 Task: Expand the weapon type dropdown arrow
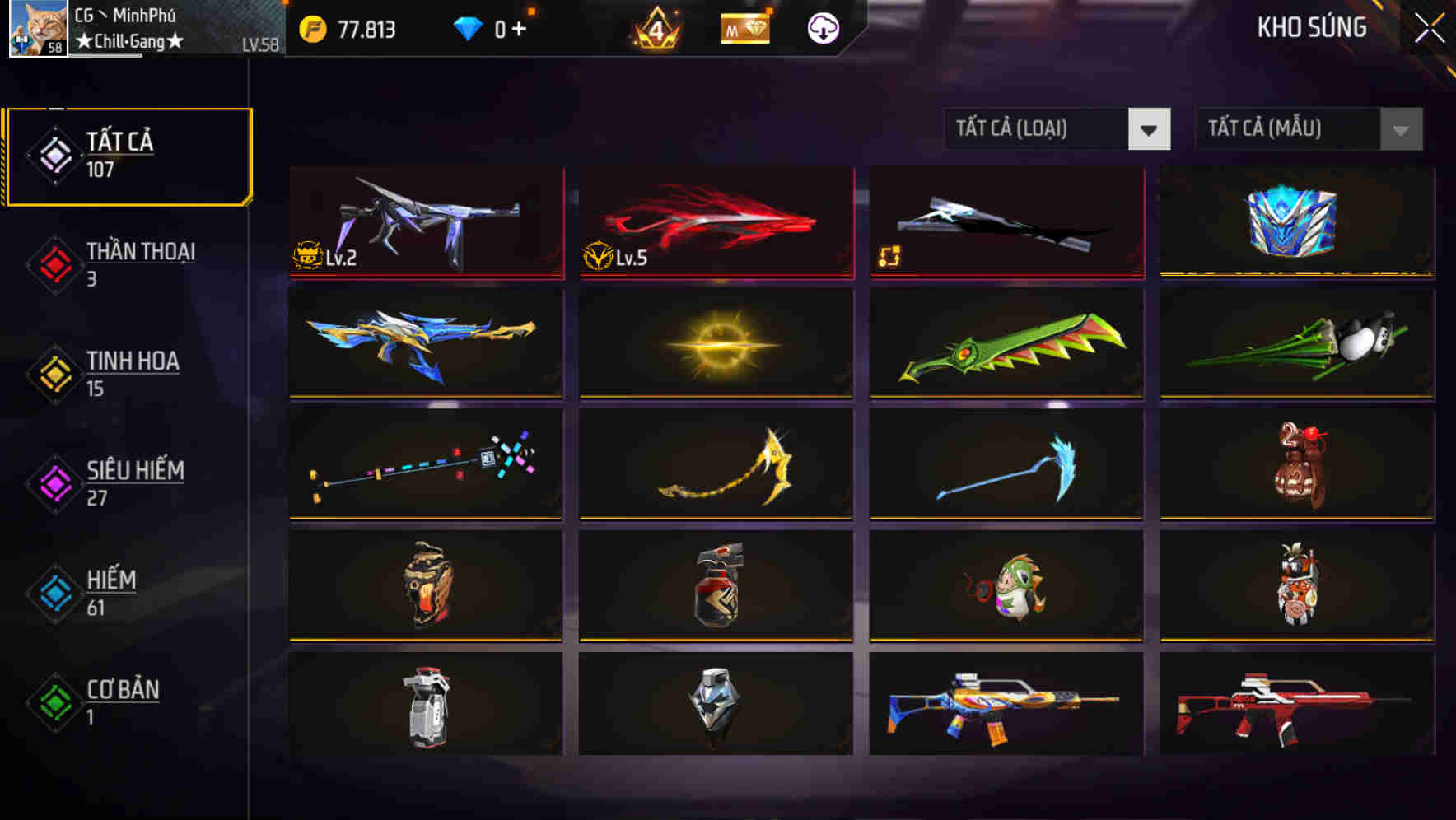click(1150, 129)
